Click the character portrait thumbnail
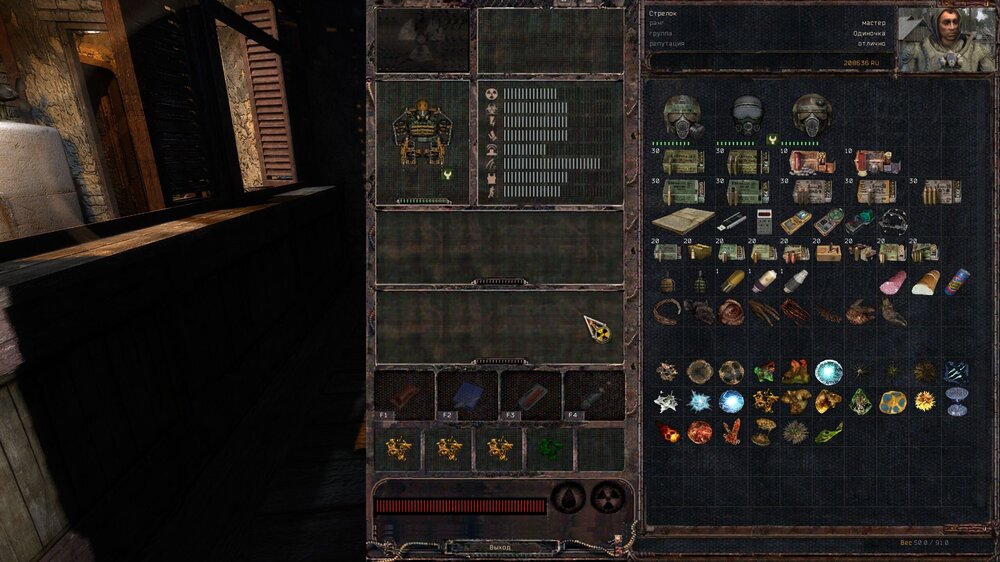1000x562 pixels. pyautogui.click(x=945, y=39)
